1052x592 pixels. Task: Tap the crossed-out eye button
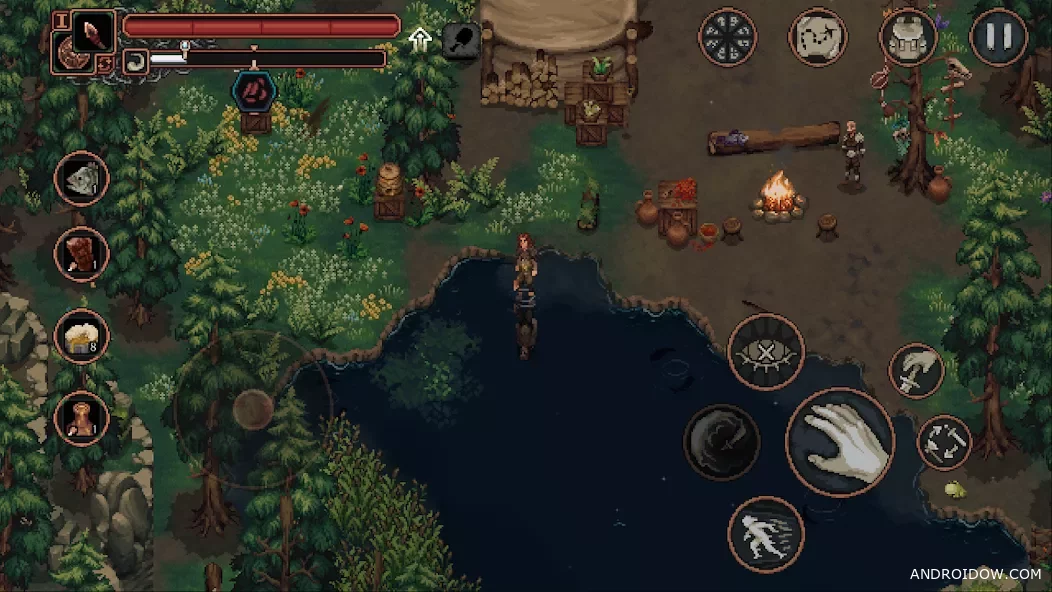(766, 352)
